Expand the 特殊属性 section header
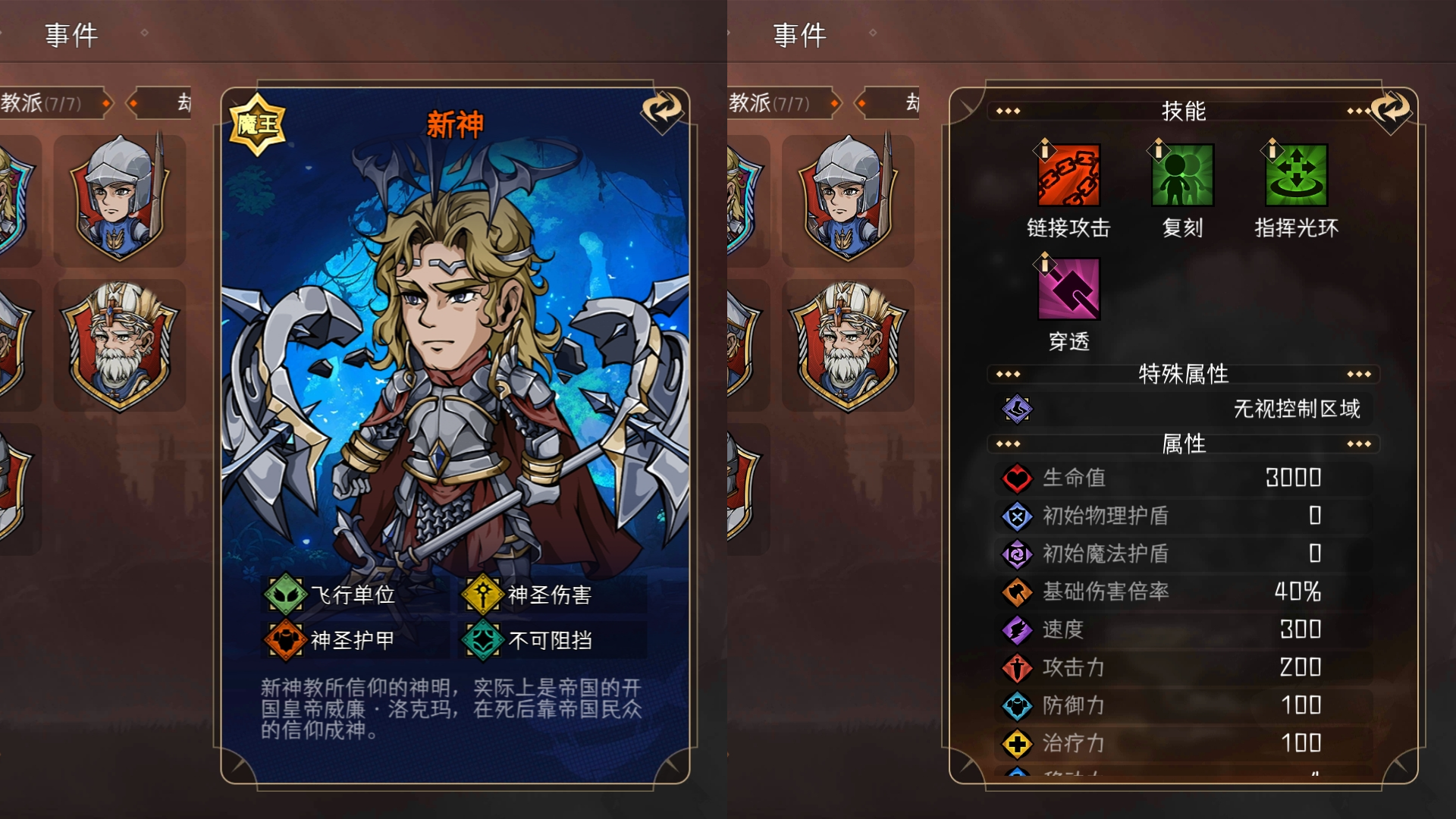 [1184, 373]
